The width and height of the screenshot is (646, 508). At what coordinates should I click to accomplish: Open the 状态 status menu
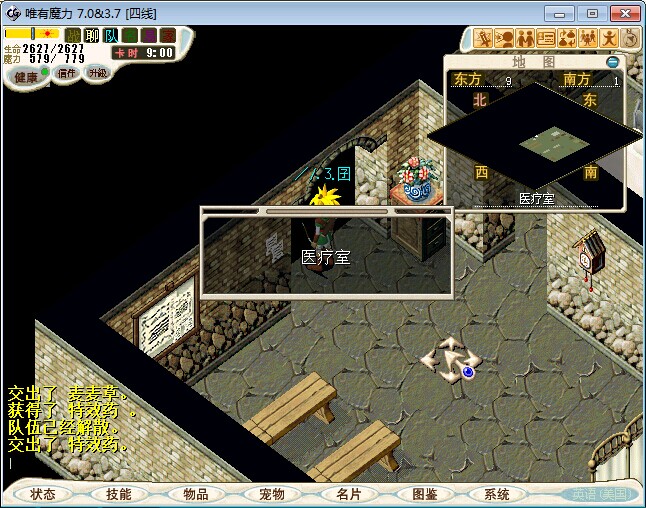point(43,494)
